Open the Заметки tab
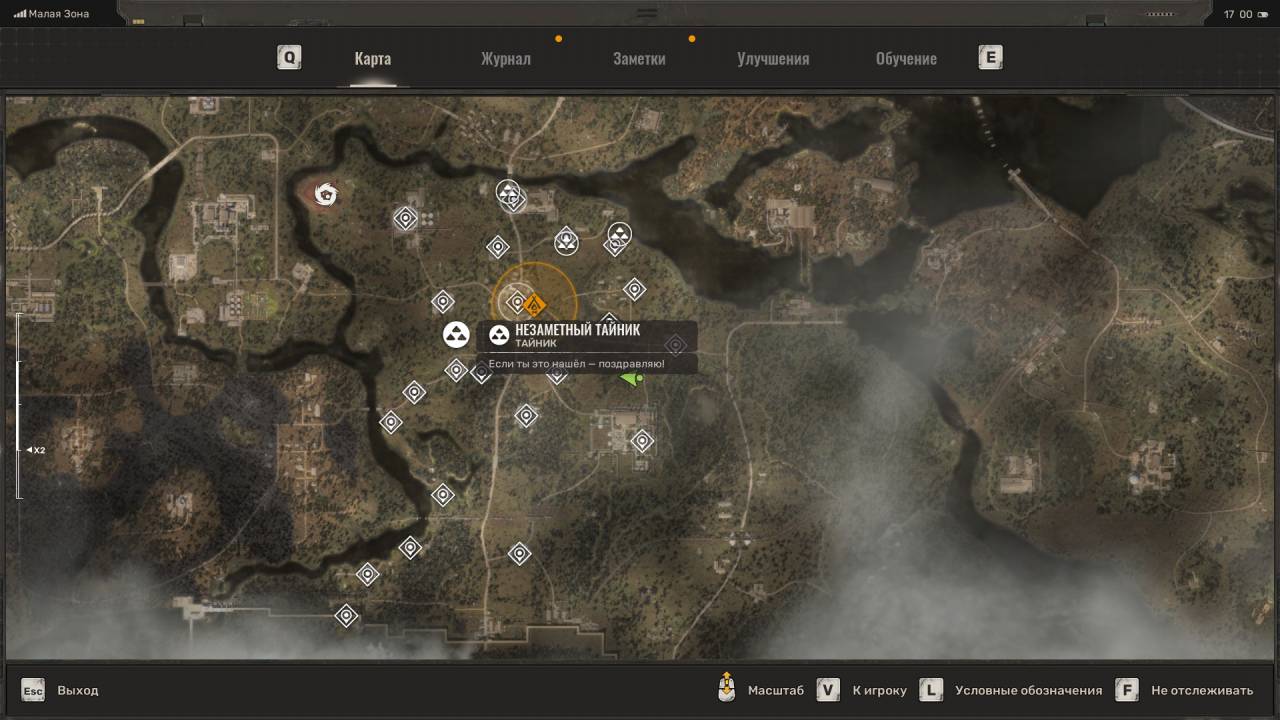 point(639,58)
